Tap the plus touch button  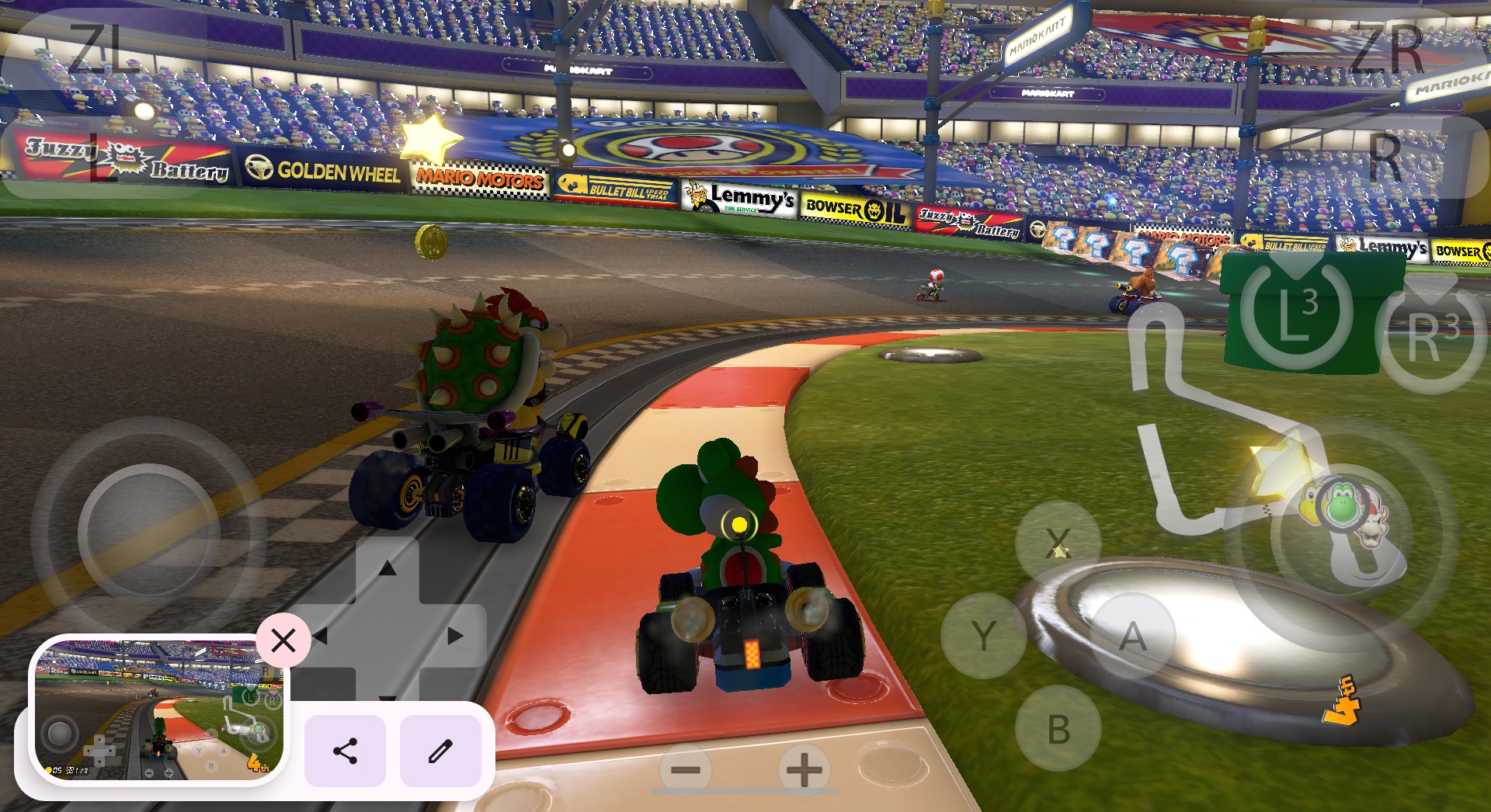point(804,770)
